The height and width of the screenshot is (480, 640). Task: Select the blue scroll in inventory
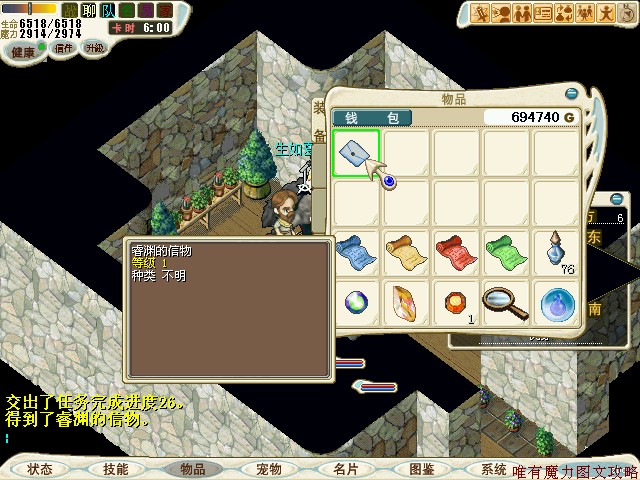pos(356,250)
